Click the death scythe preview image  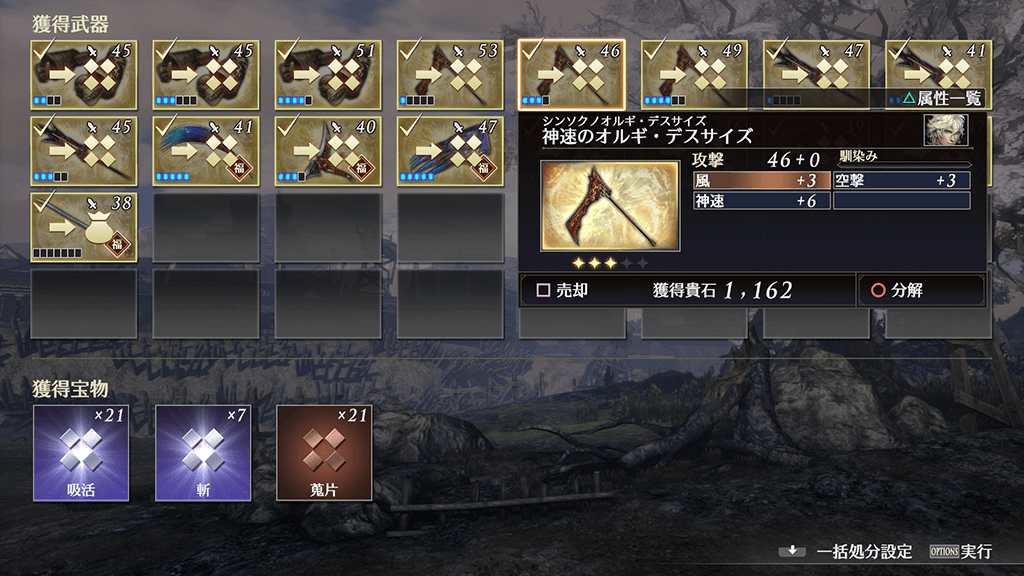click(609, 205)
